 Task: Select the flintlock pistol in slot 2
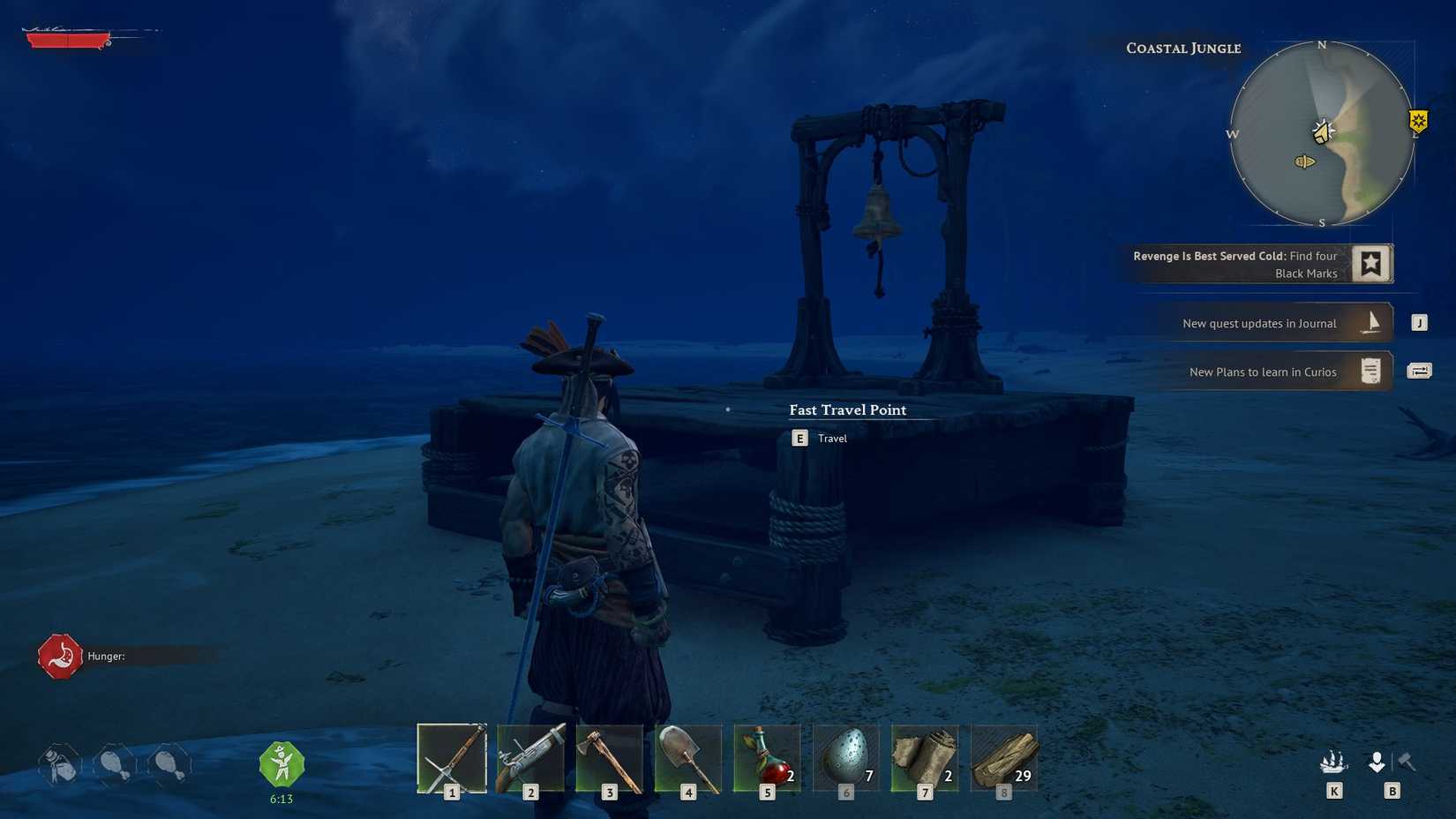click(x=530, y=757)
